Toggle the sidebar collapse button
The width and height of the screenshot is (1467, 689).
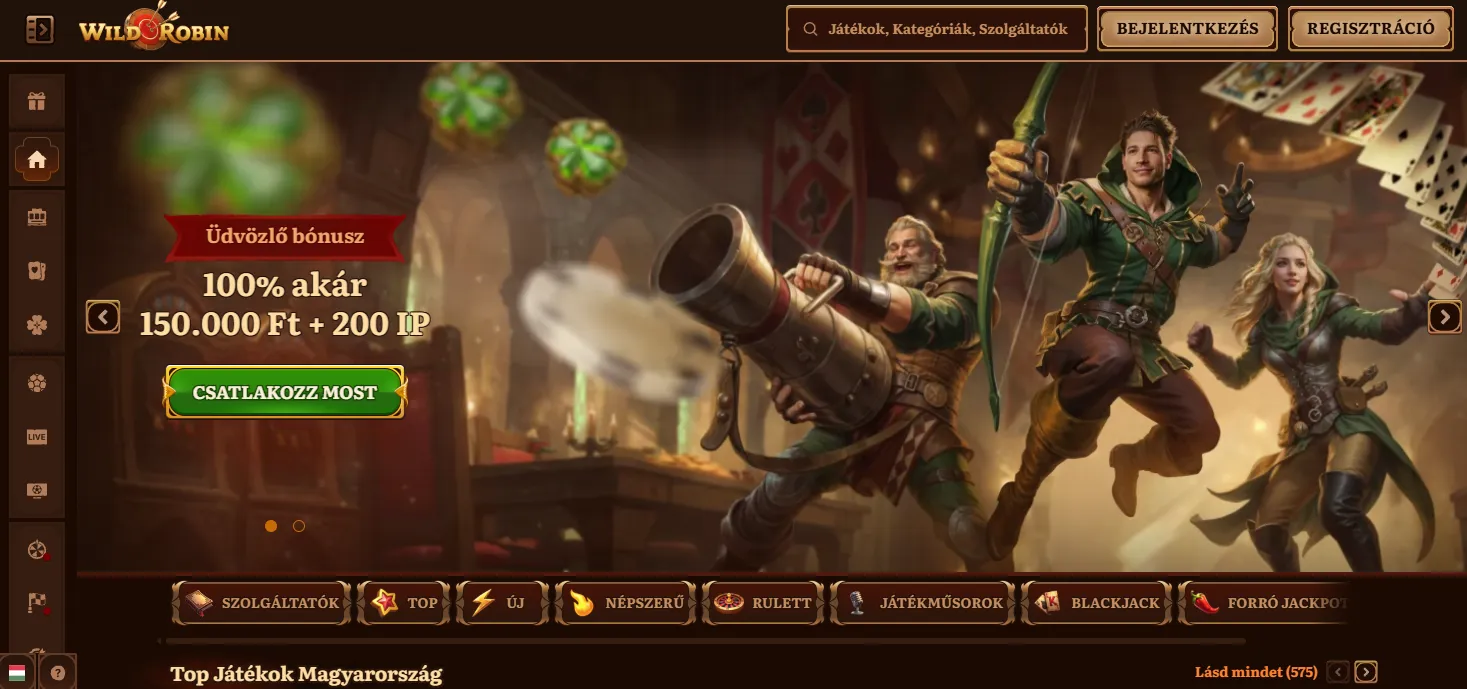39,30
